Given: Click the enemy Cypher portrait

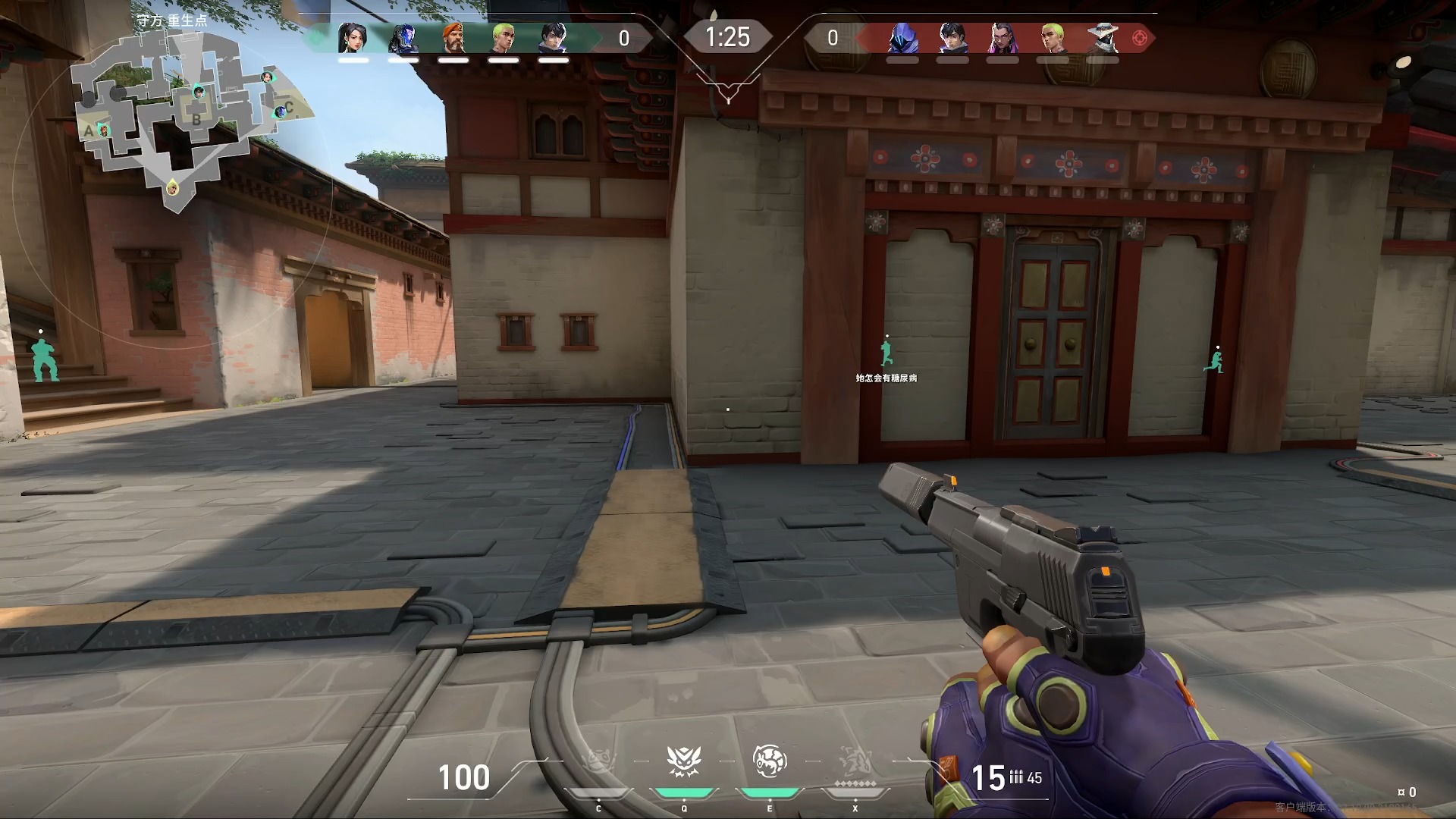Looking at the screenshot, I should point(1102,38).
